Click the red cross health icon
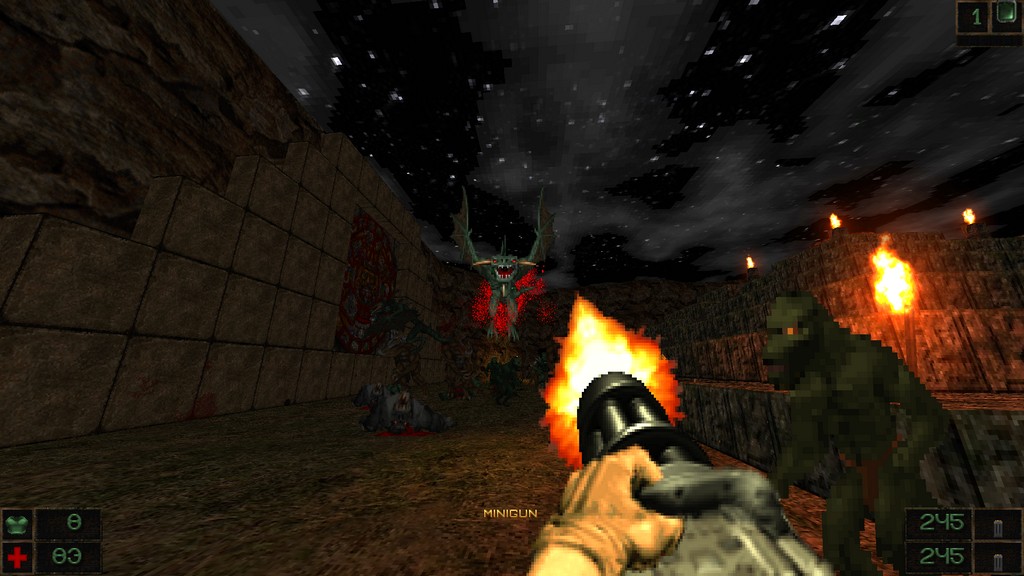Screen dimensions: 1024x576 (x=17, y=556)
